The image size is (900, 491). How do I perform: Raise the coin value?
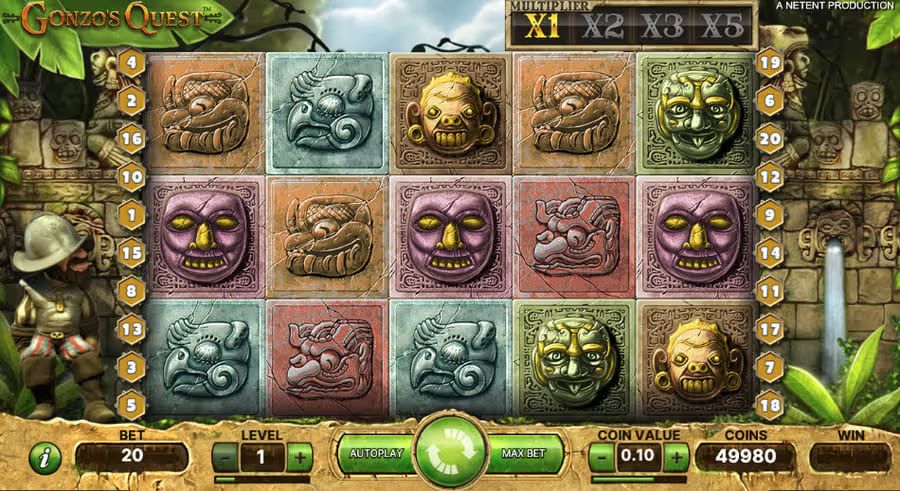677,458
